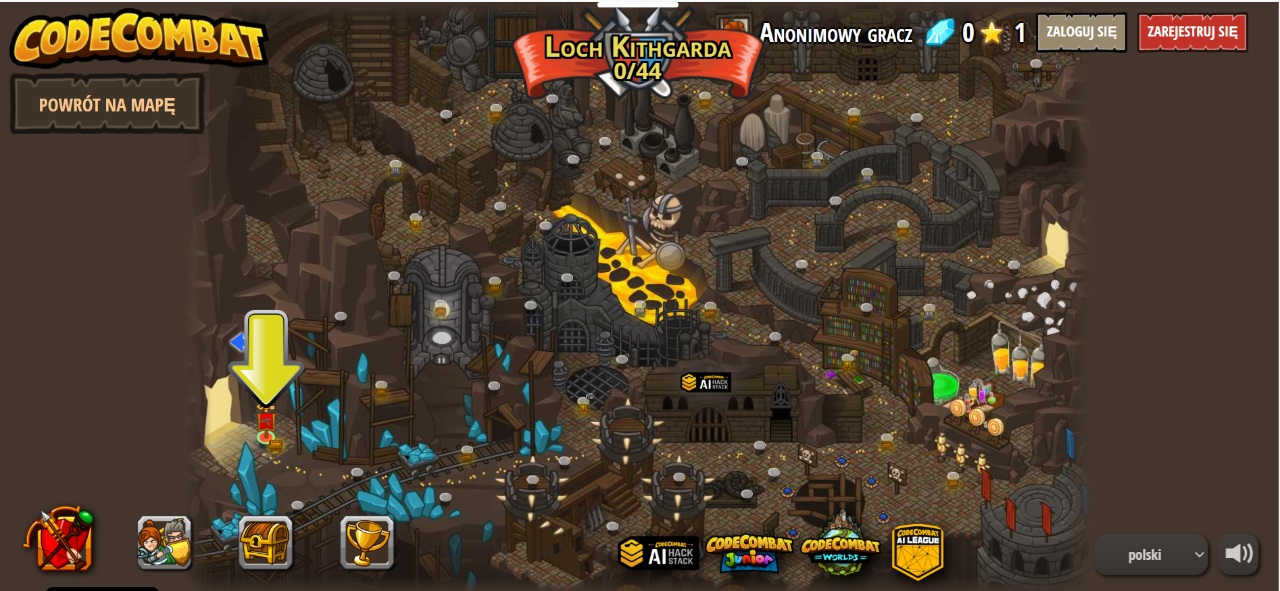Screen dimensions: 1280x591
Task: Enter the AI HackStack building marker
Action: [x=706, y=383]
